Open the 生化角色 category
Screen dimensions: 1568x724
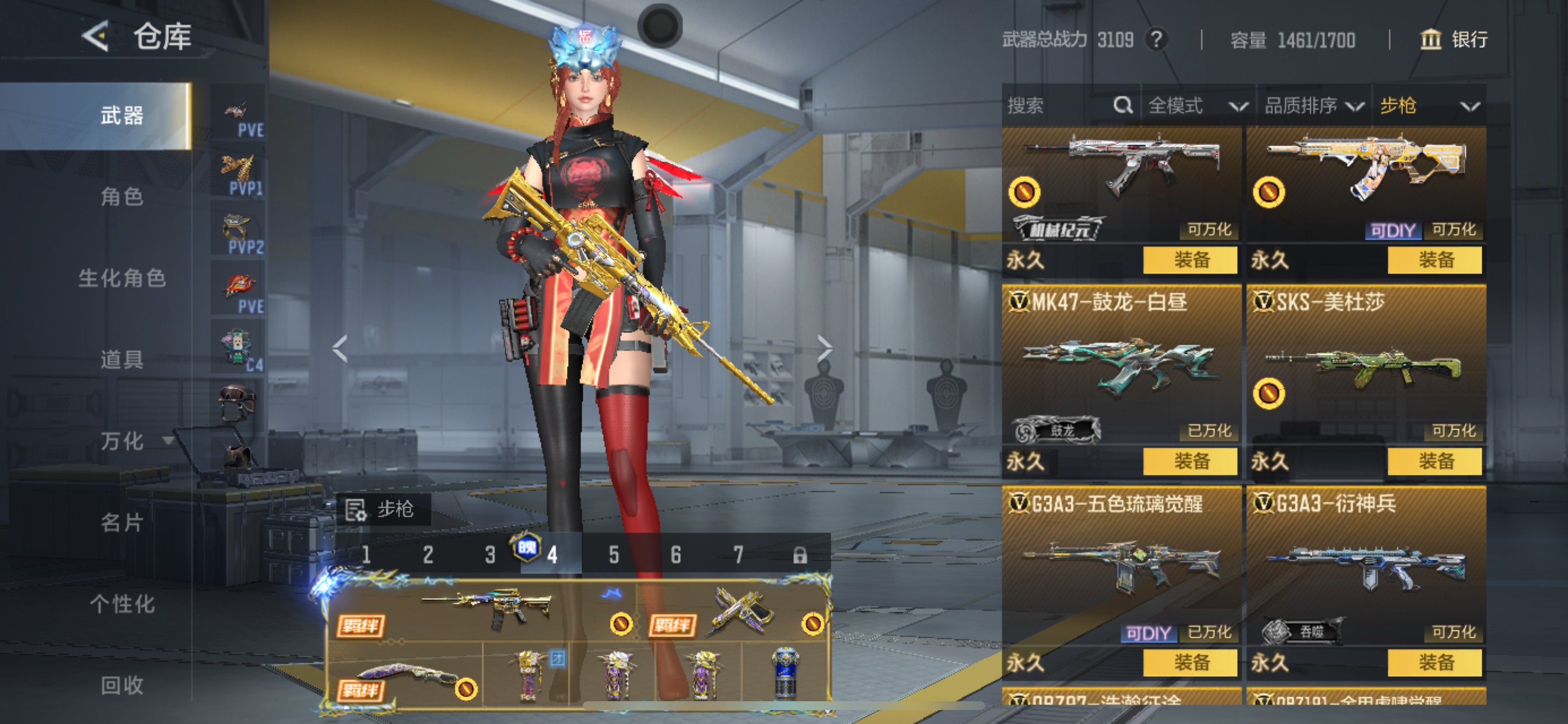[122, 278]
